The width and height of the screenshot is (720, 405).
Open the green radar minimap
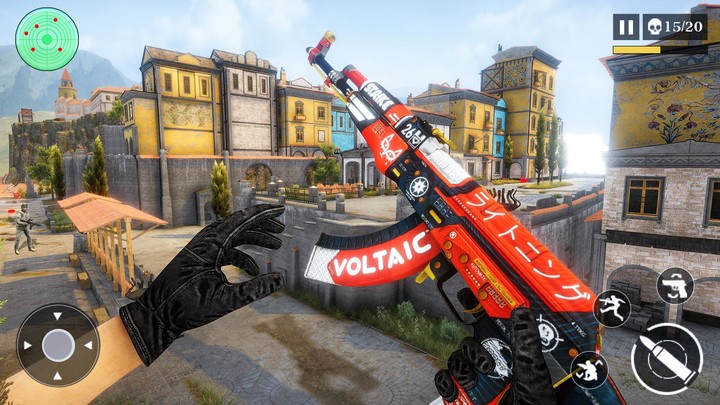47,39
